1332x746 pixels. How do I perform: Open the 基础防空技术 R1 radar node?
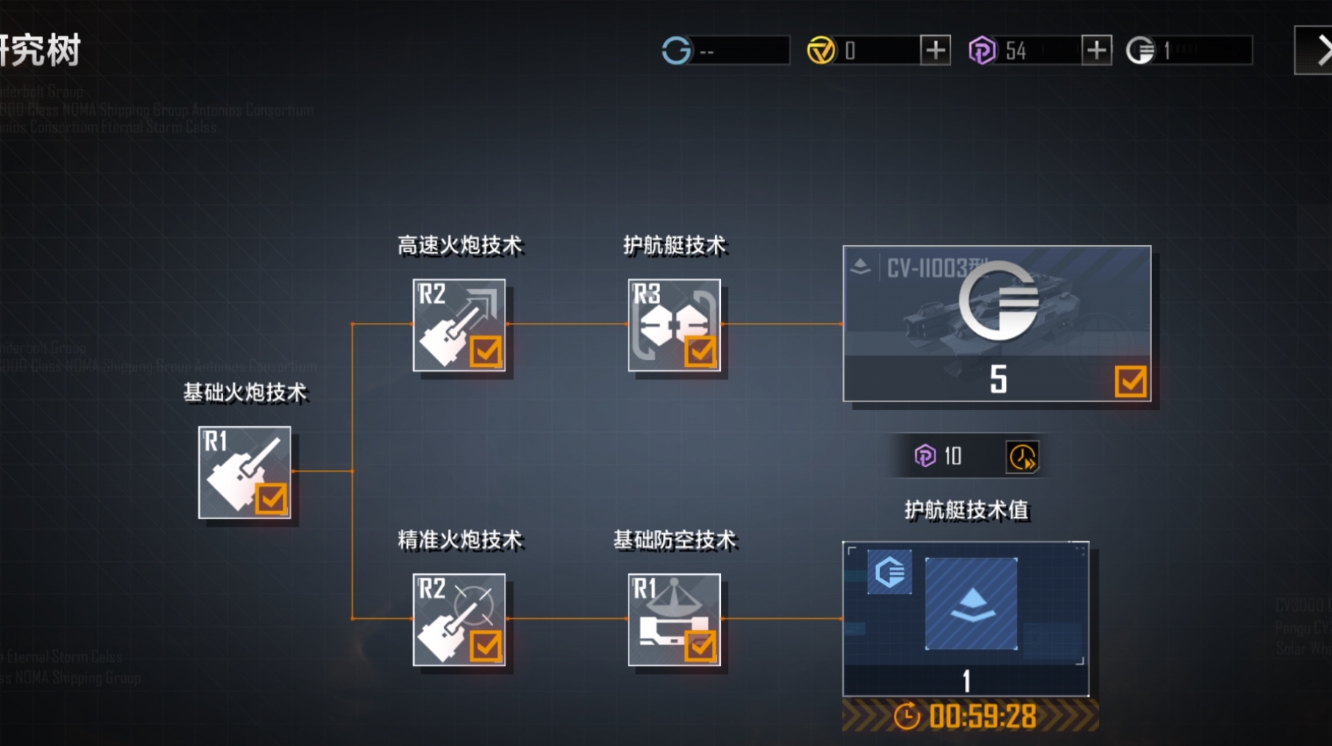pyautogui.click(x=674, y=620)
